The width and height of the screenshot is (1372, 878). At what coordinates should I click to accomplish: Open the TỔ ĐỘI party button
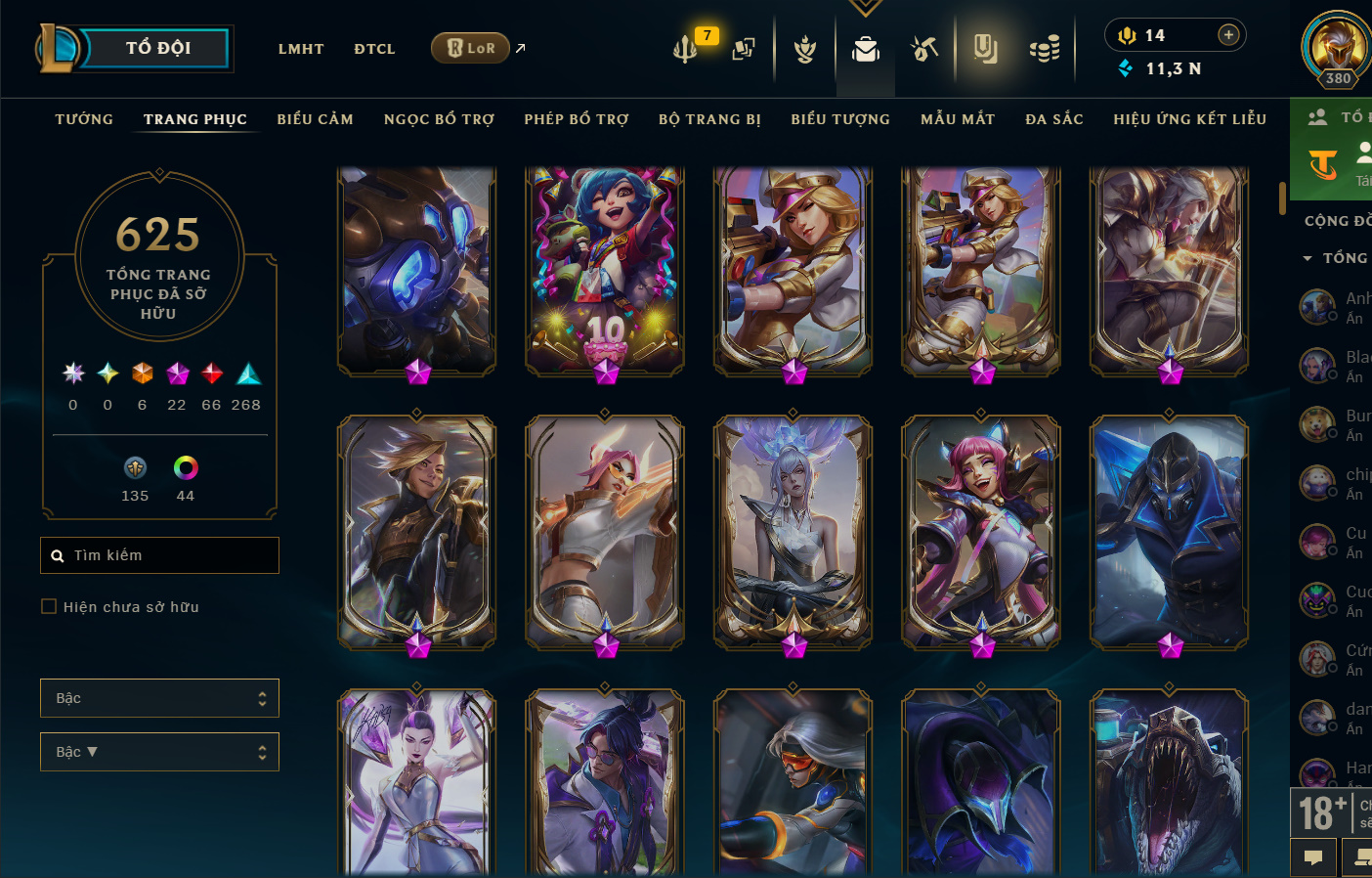click(156, 48)
